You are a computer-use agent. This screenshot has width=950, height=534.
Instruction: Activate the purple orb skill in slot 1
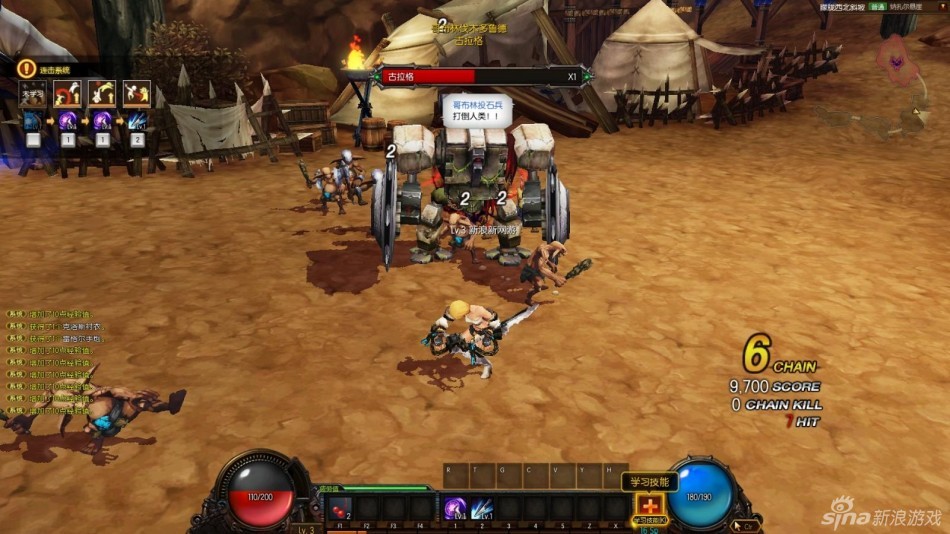tap(455, 507)
